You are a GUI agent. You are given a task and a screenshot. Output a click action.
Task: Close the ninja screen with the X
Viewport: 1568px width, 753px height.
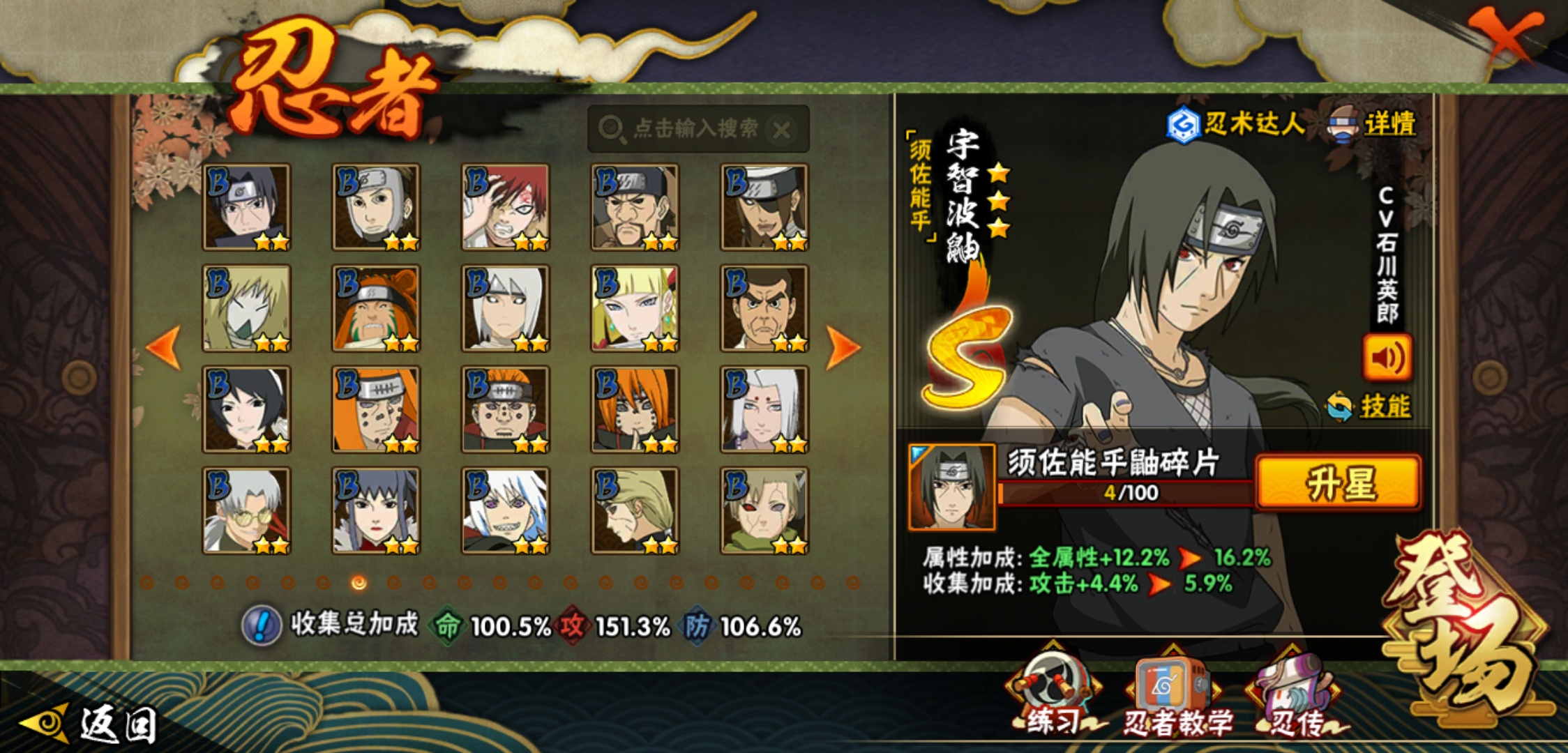(x=1507, y=35)
